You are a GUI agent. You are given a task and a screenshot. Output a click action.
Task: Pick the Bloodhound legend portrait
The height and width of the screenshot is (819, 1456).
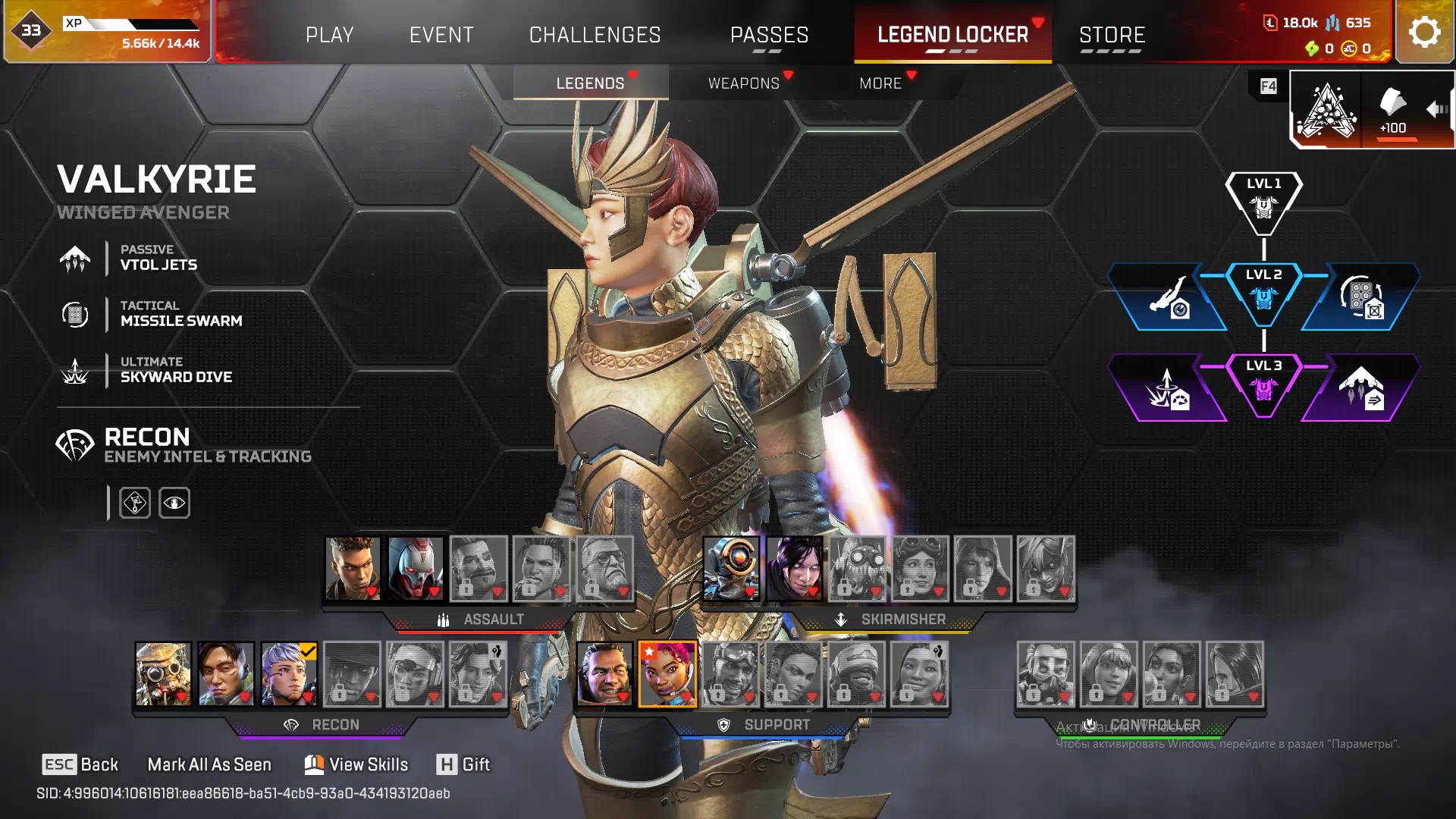click(163, 674)
